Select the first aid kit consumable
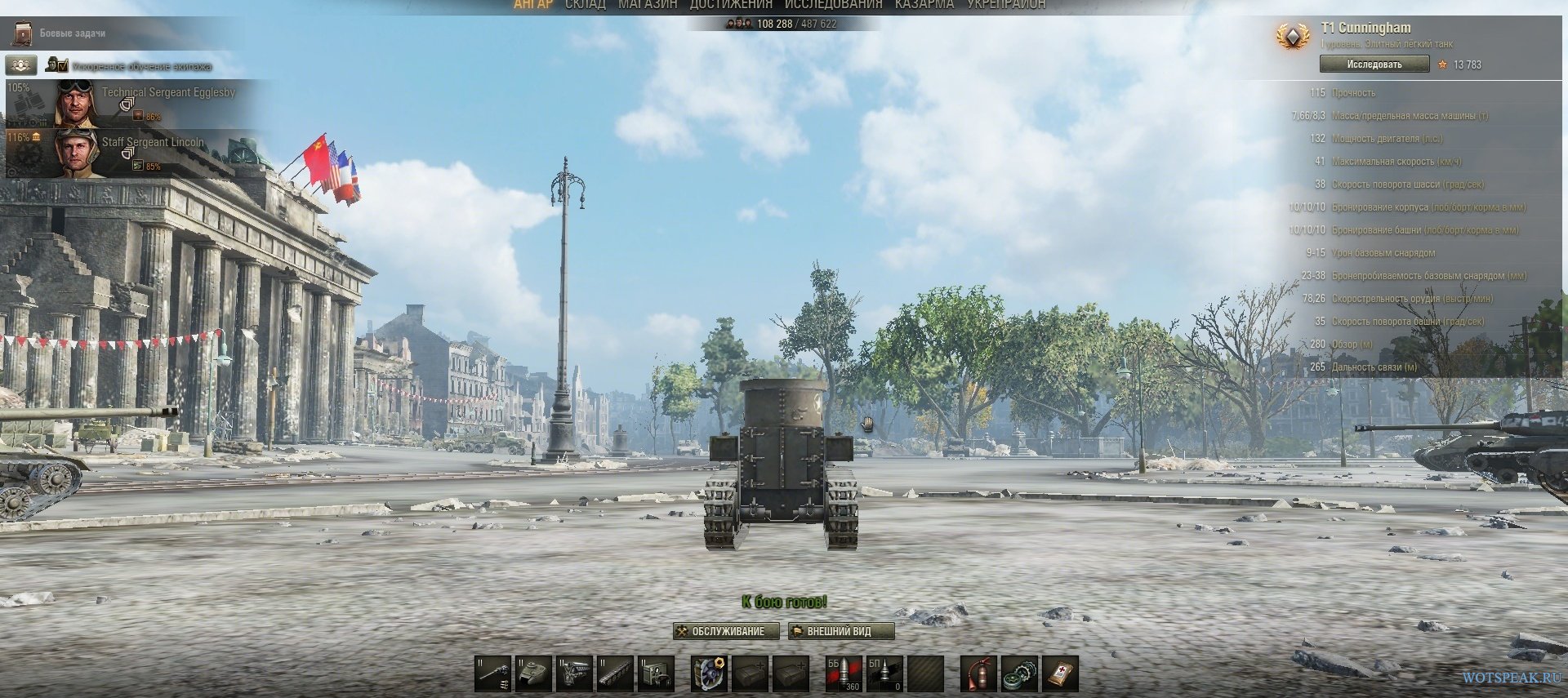The height and width of the screenshot is (698, 1568). tap(1060, 674)
